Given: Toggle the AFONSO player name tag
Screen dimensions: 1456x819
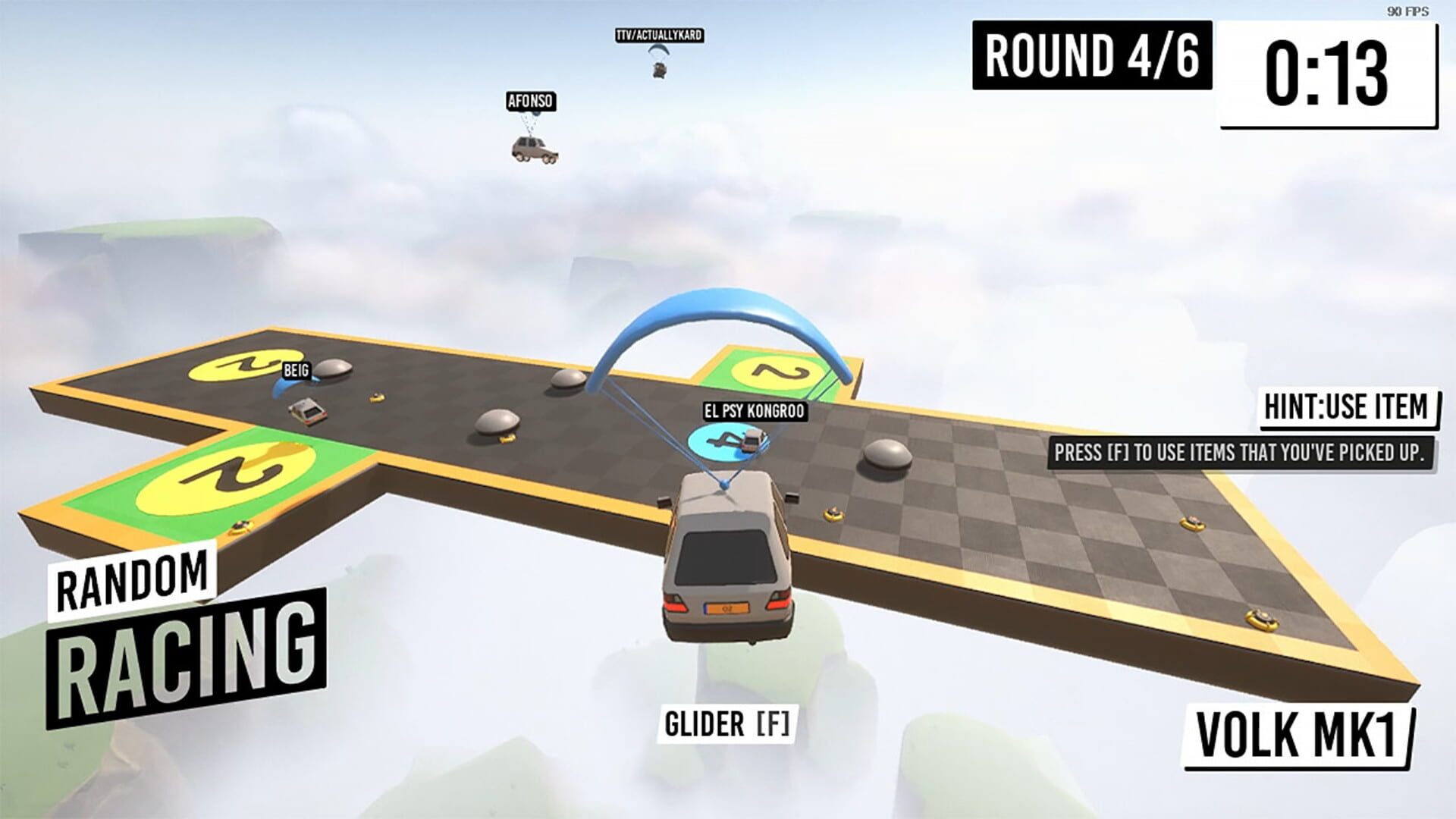Looking at the screenshot, I should [x=533, y=101].
